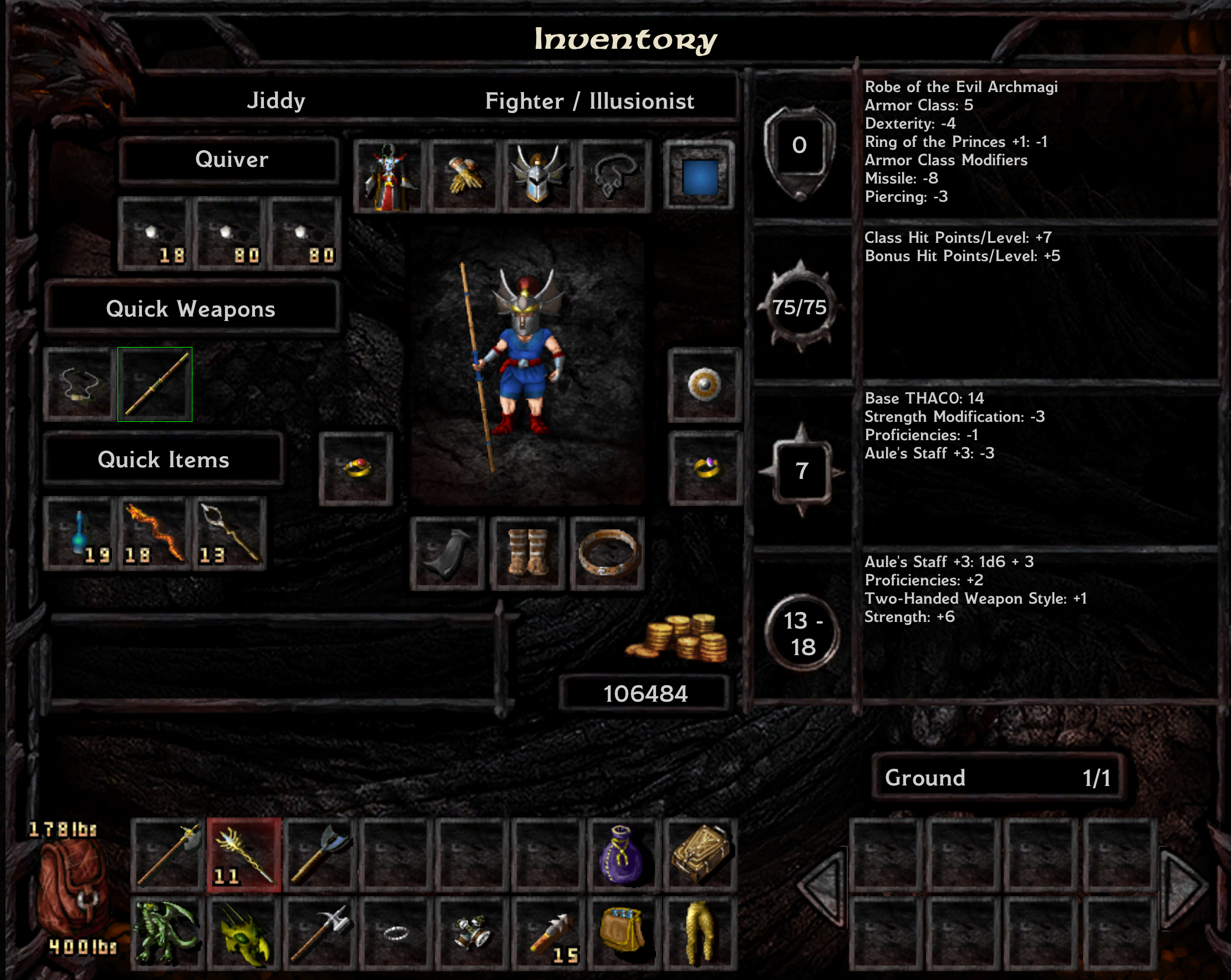Select the green dragon figurine in backpack
Image resolution: width=1231 pixels, height=980 pixels.
tap(167, 933)
